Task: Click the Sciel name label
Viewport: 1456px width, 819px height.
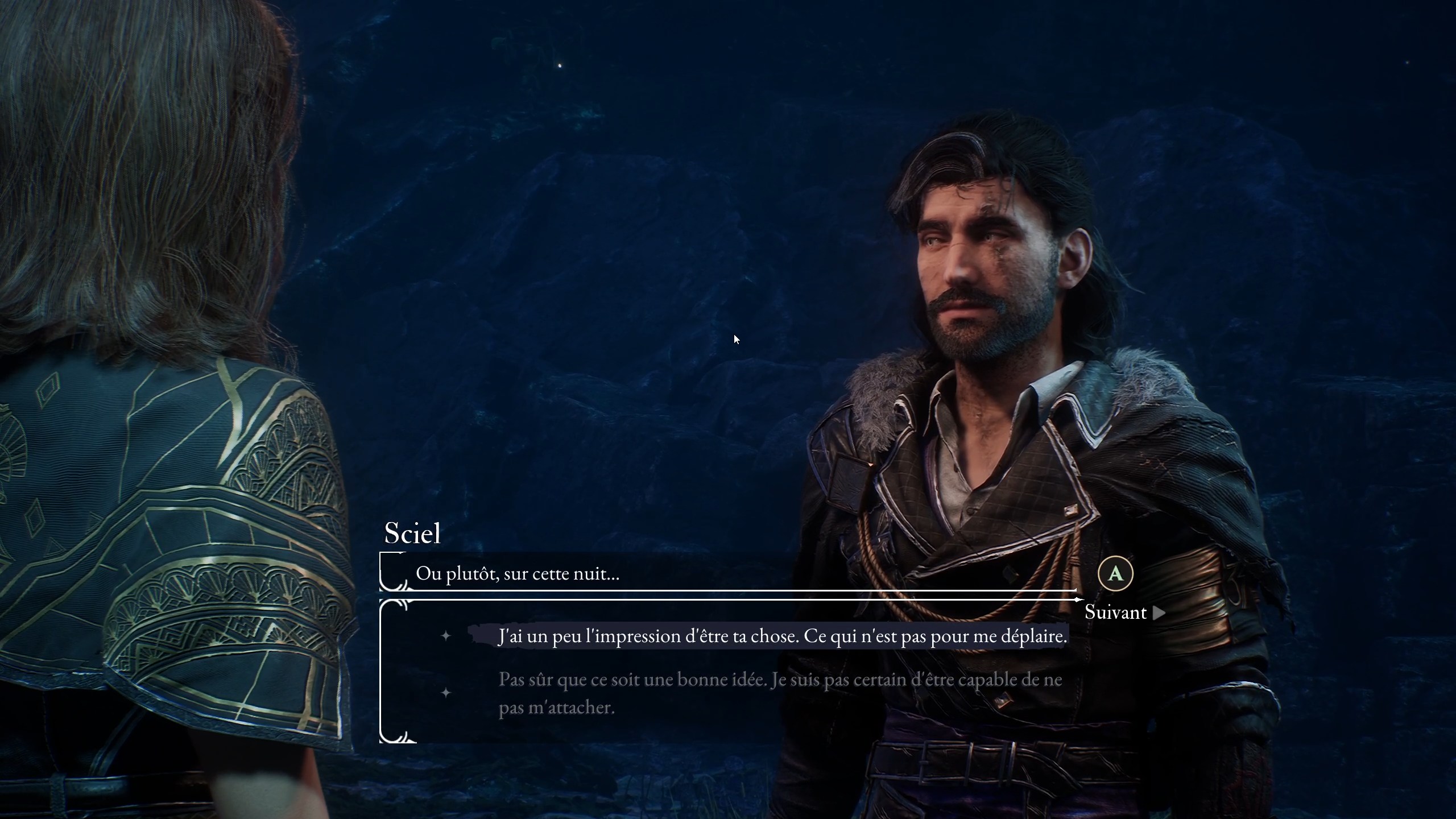Action: click(412, 533)
